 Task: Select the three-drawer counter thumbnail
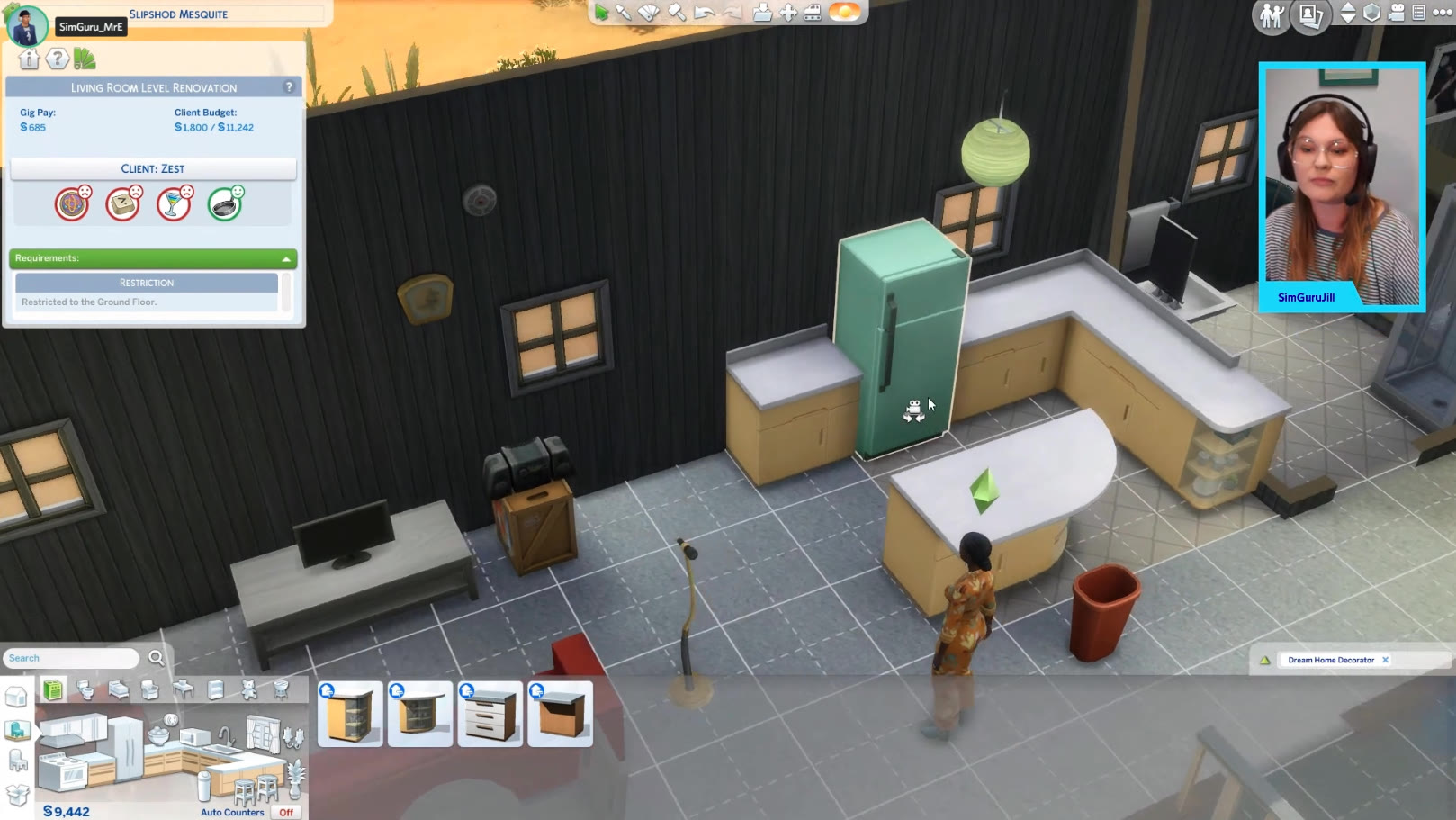(x=490, y=715)
